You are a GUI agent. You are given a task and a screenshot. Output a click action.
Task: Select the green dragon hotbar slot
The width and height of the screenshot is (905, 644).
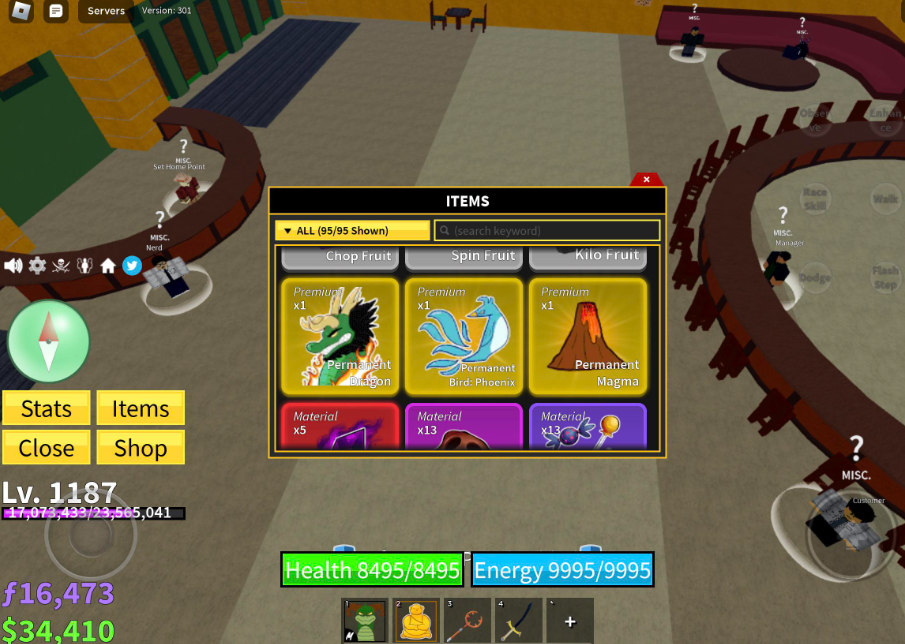tap(364, 621)
